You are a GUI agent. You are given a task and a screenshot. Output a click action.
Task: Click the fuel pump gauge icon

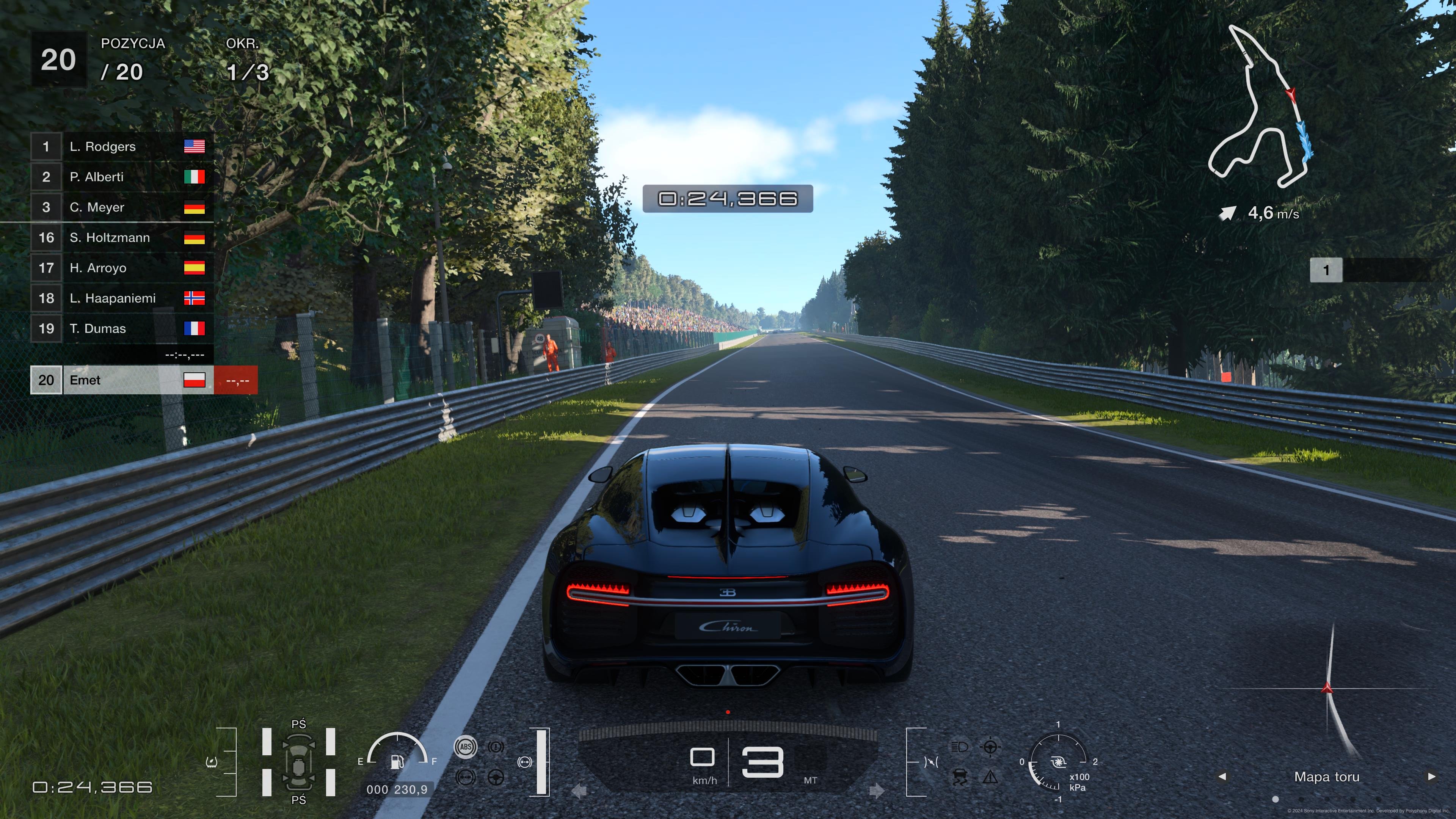(x=397, y=761)
